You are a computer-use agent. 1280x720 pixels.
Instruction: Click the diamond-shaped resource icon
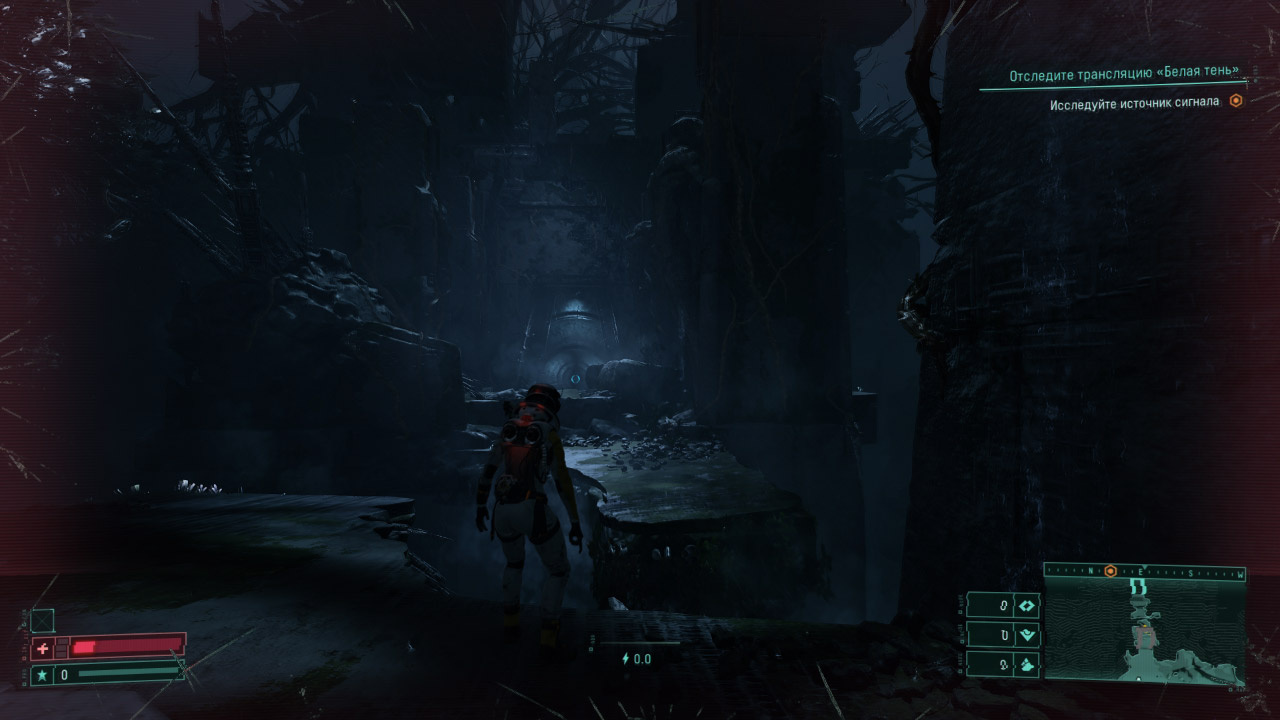pyautogui.click(x=1027, y=606)
